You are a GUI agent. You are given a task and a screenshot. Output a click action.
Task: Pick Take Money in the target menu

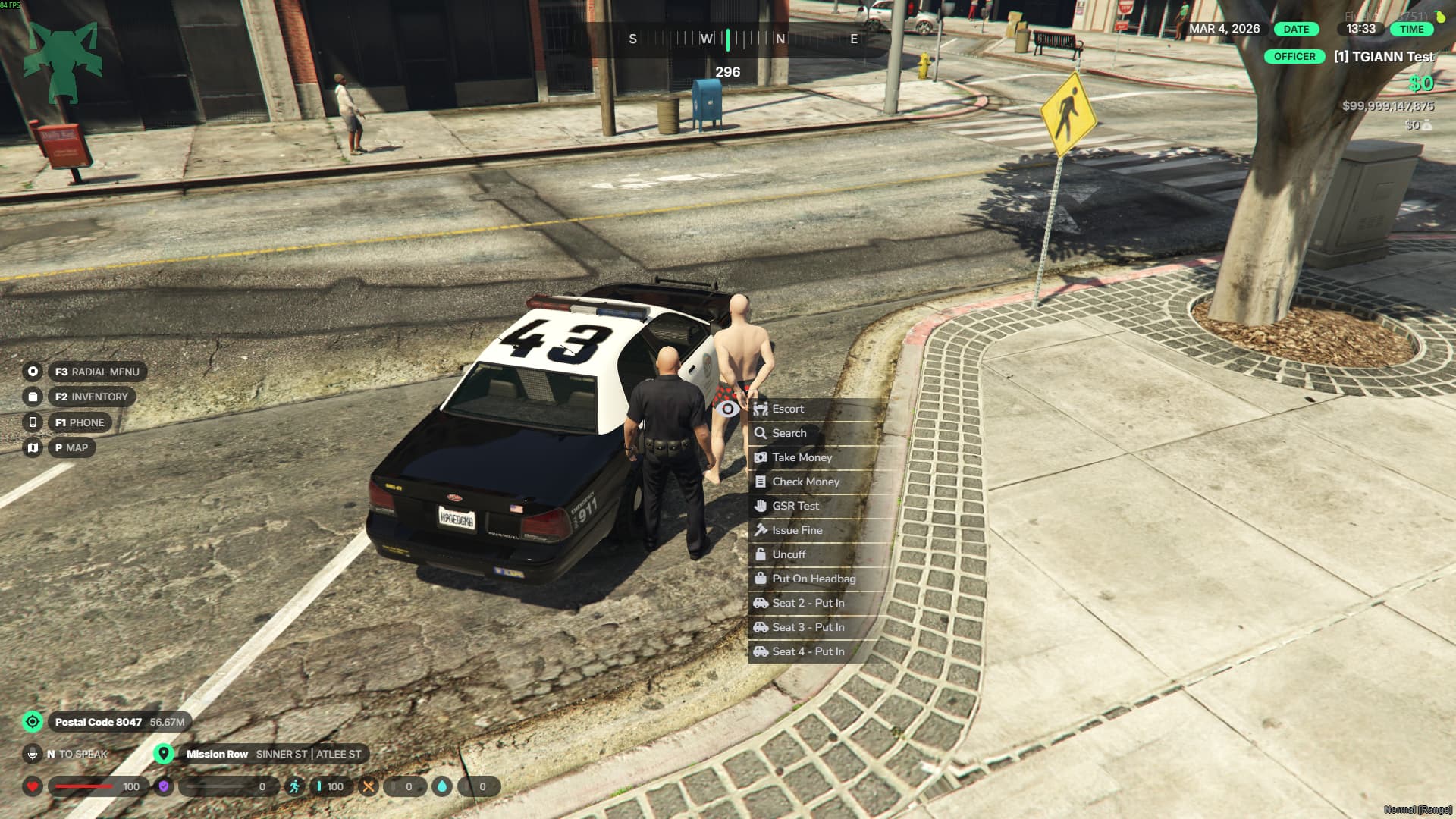pos(802,457)
